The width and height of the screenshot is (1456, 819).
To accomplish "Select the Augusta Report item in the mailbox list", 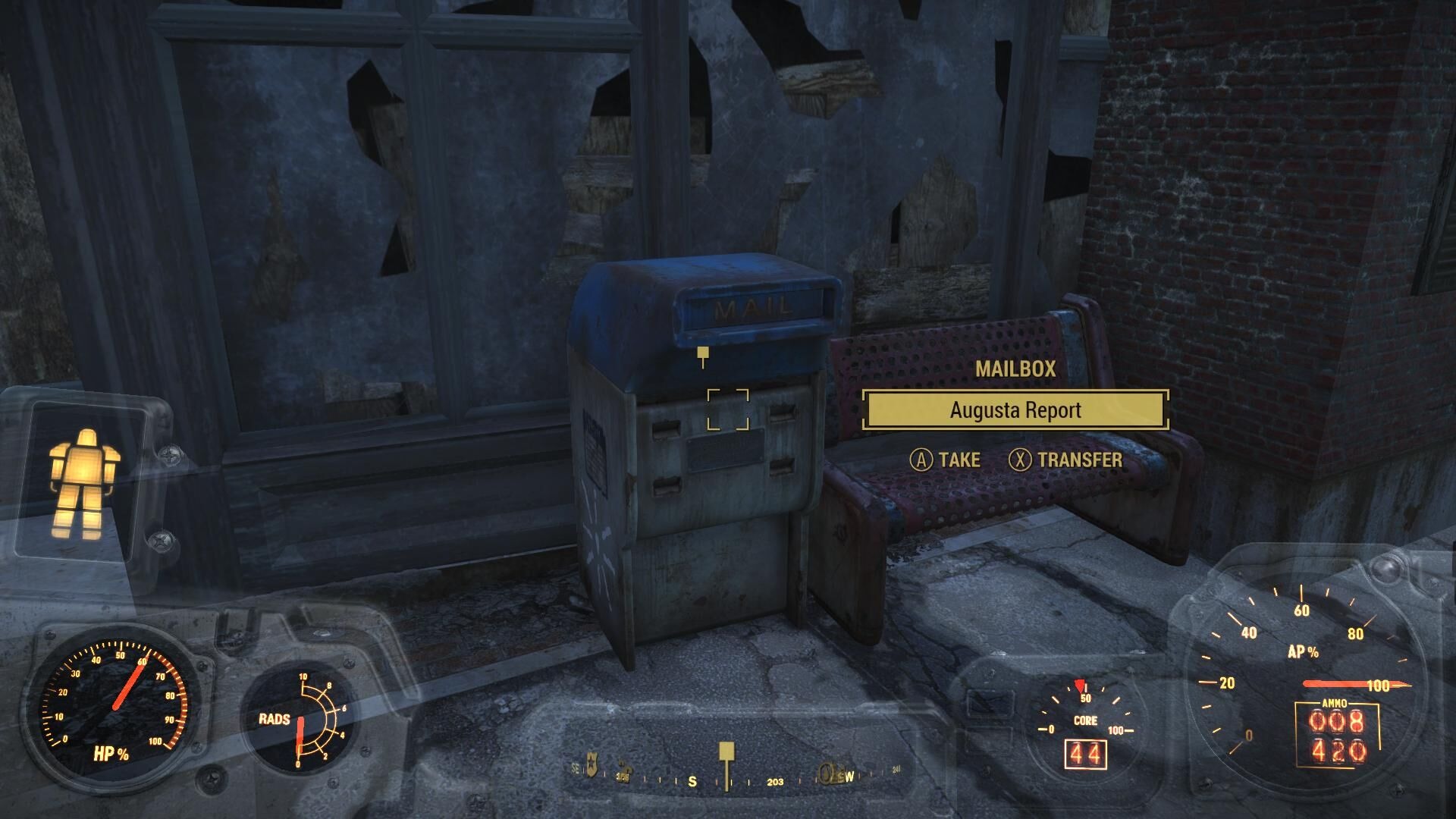I will (1015, 410).
